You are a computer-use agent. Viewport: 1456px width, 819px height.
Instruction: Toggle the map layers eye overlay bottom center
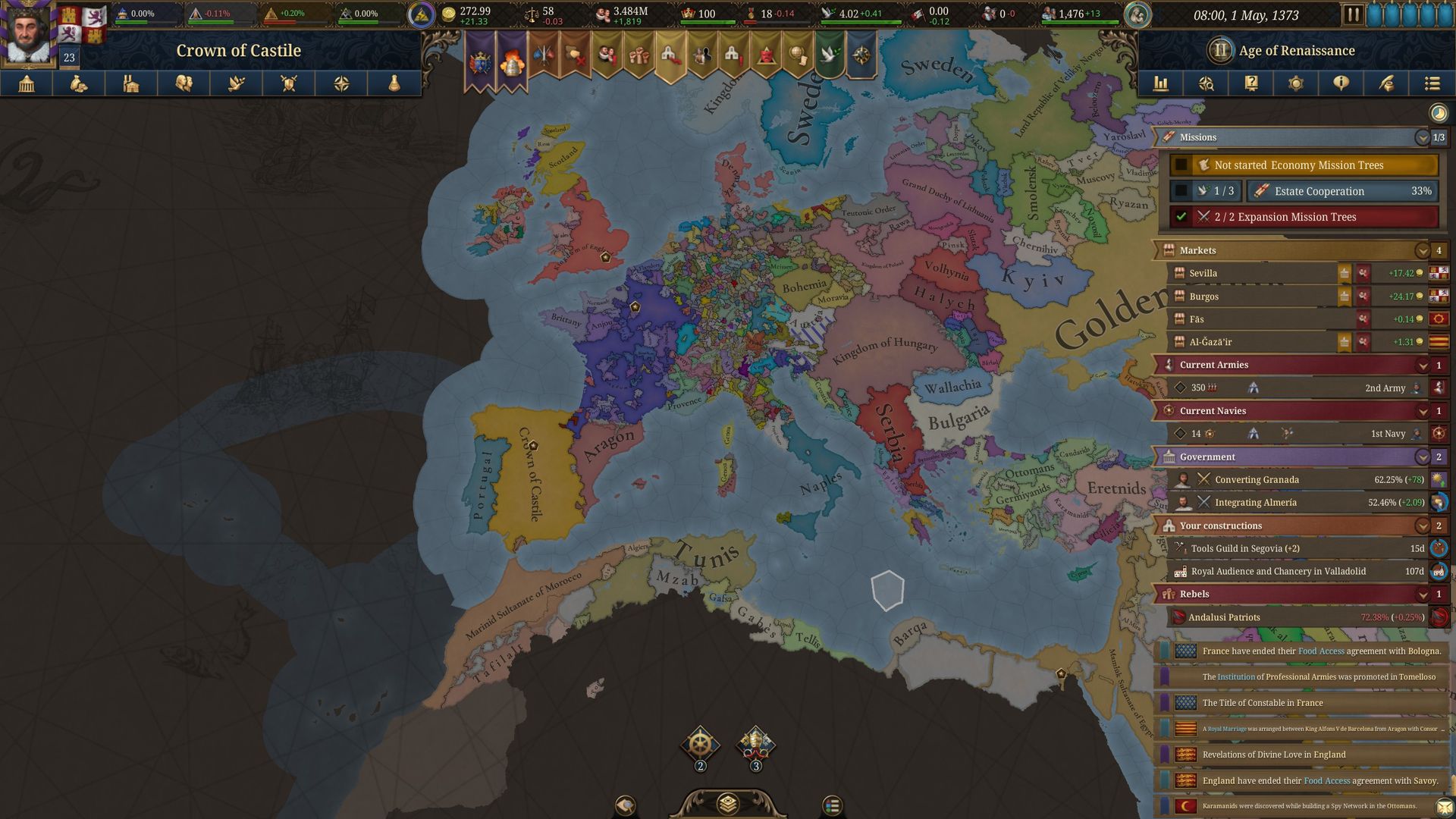coord(728,804)
